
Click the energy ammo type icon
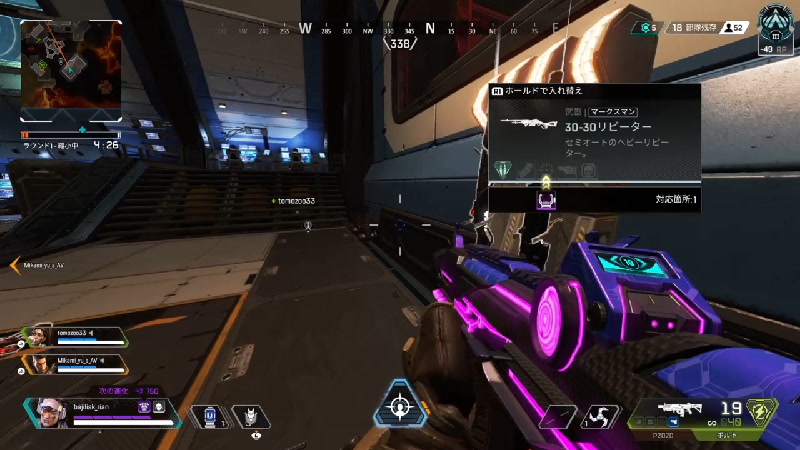point(763,413)
